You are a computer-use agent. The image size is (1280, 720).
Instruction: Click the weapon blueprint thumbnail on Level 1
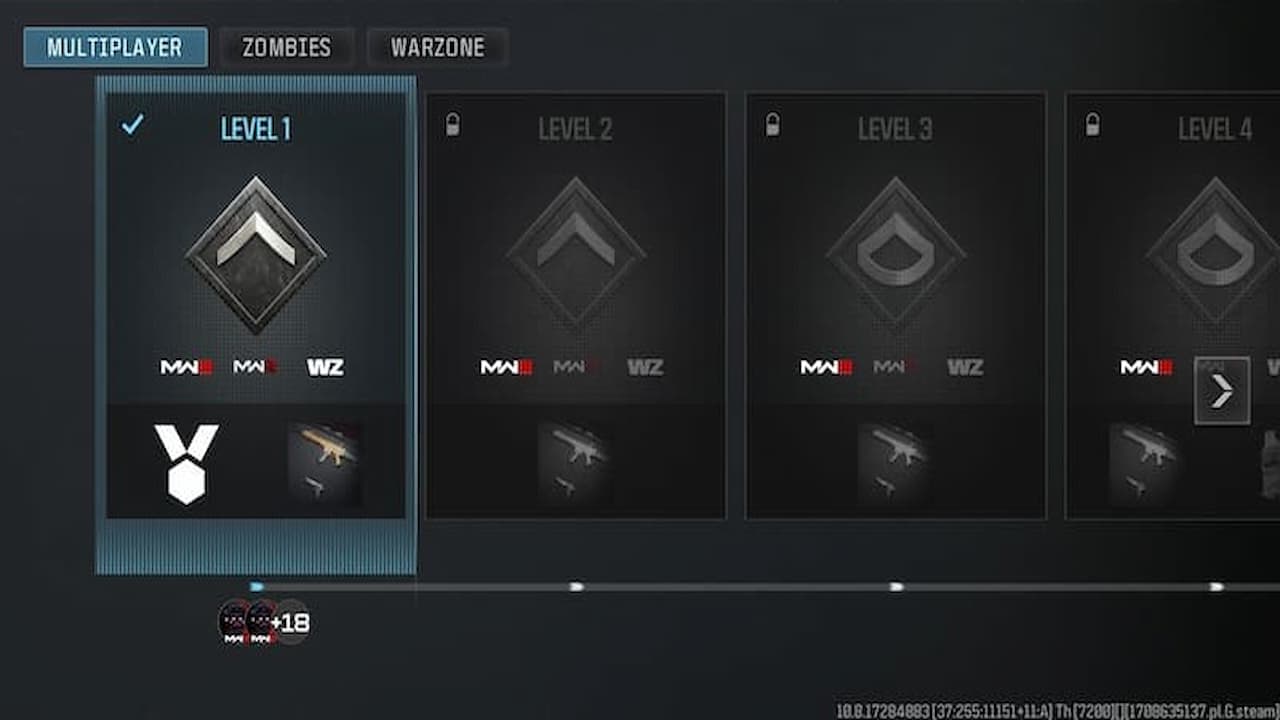(x=326, y=463)
